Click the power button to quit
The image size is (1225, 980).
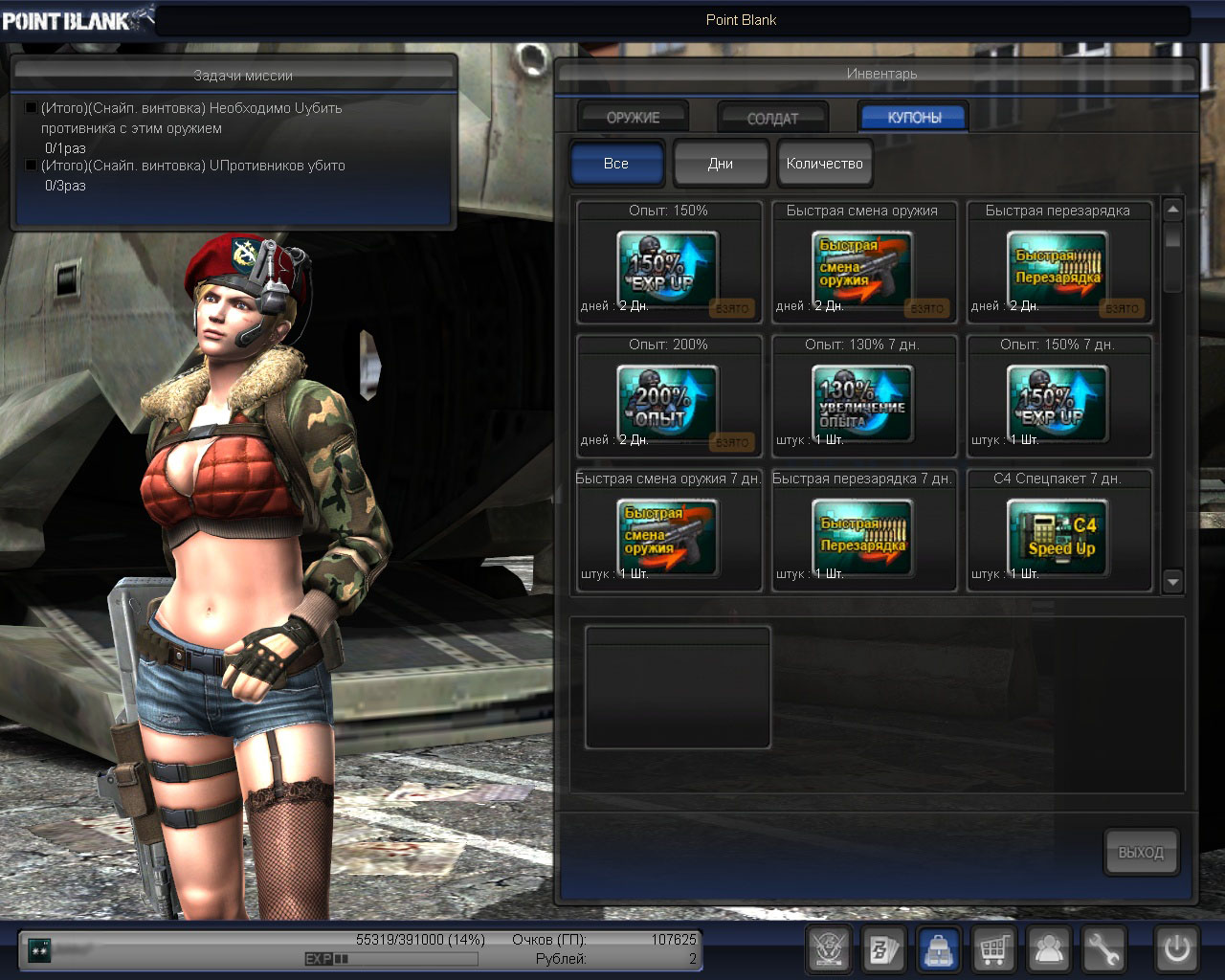click(1177, 950)
